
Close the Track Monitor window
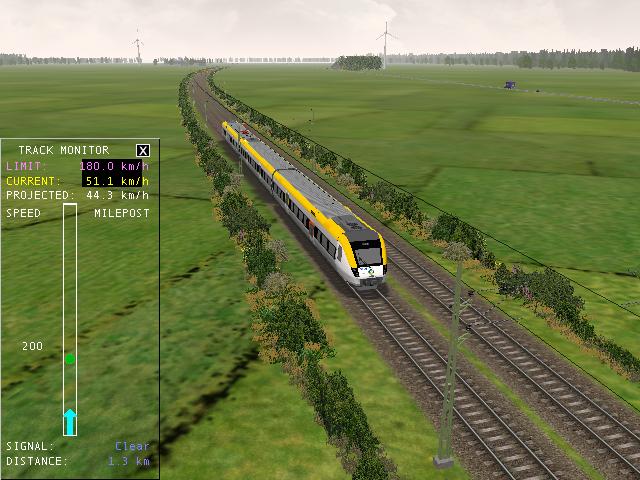(x=143, y=151)
